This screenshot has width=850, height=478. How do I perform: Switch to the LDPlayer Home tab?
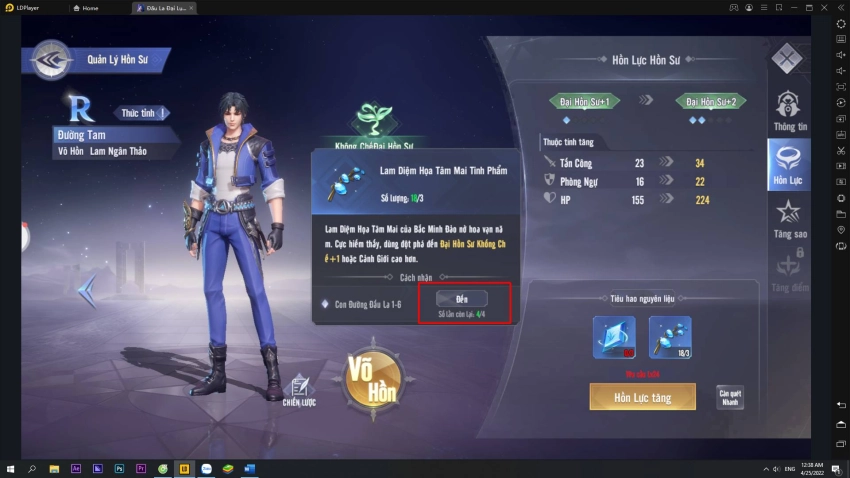tap(98, 7)
